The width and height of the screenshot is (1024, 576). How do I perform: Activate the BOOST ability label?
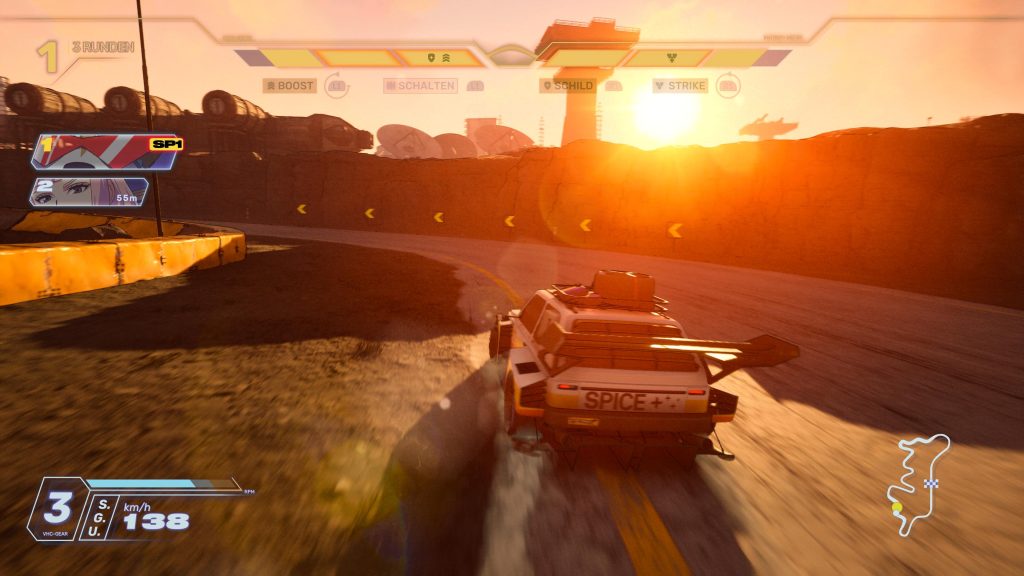(290, 86)
